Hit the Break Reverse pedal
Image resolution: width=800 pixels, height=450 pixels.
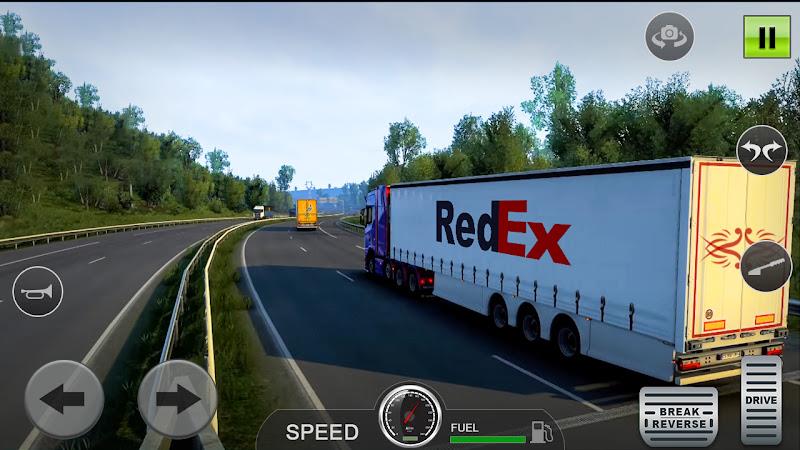point(679,415)
